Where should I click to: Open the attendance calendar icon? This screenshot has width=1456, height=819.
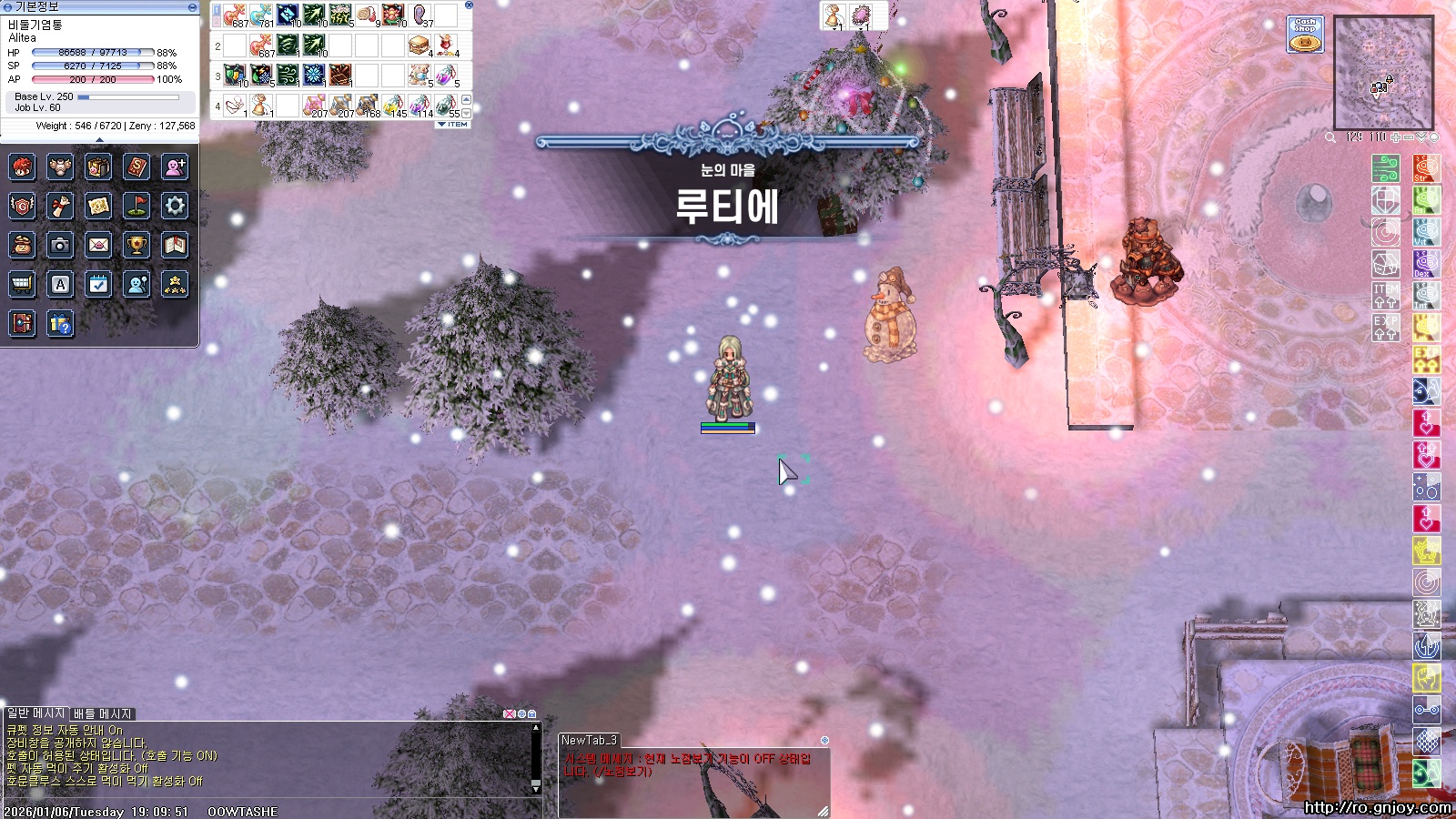coord(98,284)
